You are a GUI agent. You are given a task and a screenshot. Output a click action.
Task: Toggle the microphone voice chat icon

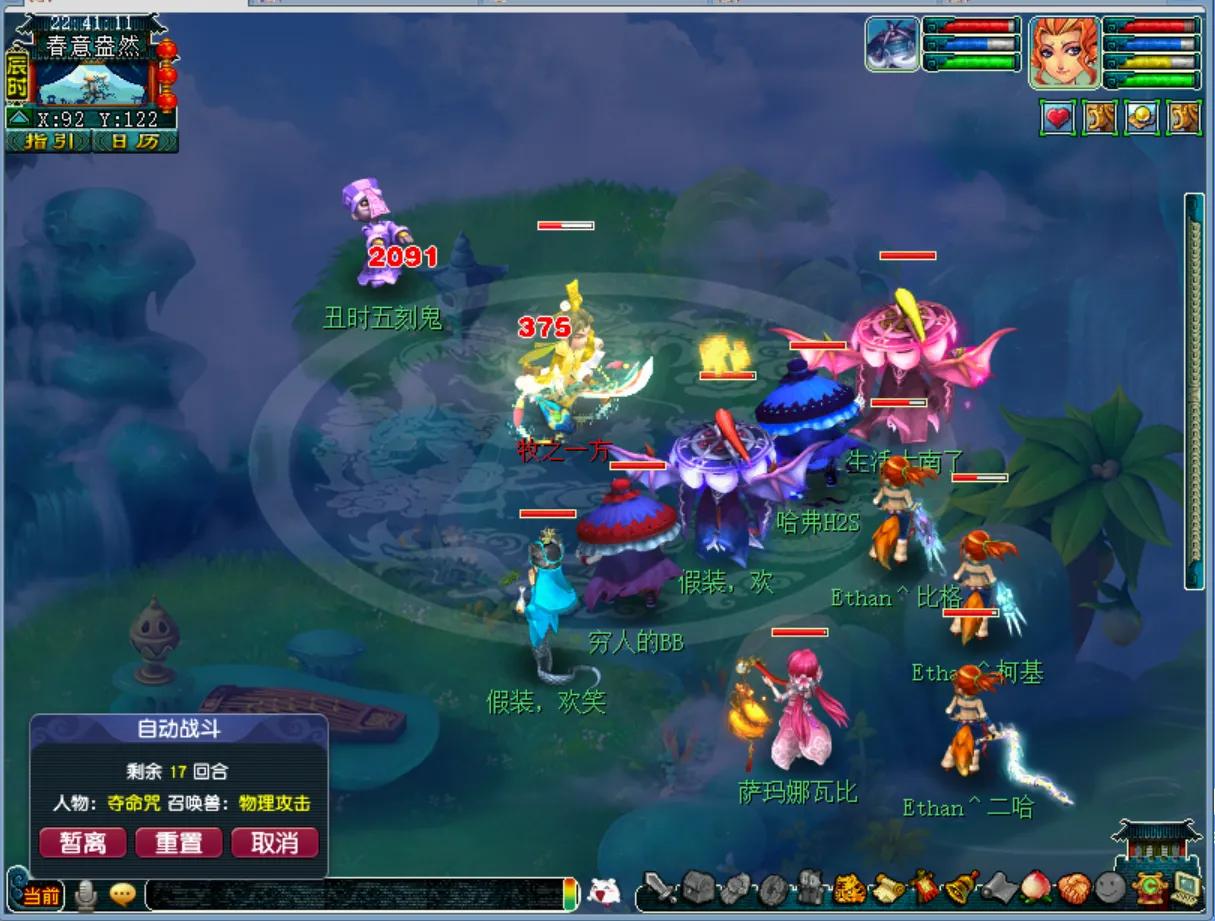(x=86, y=893)
